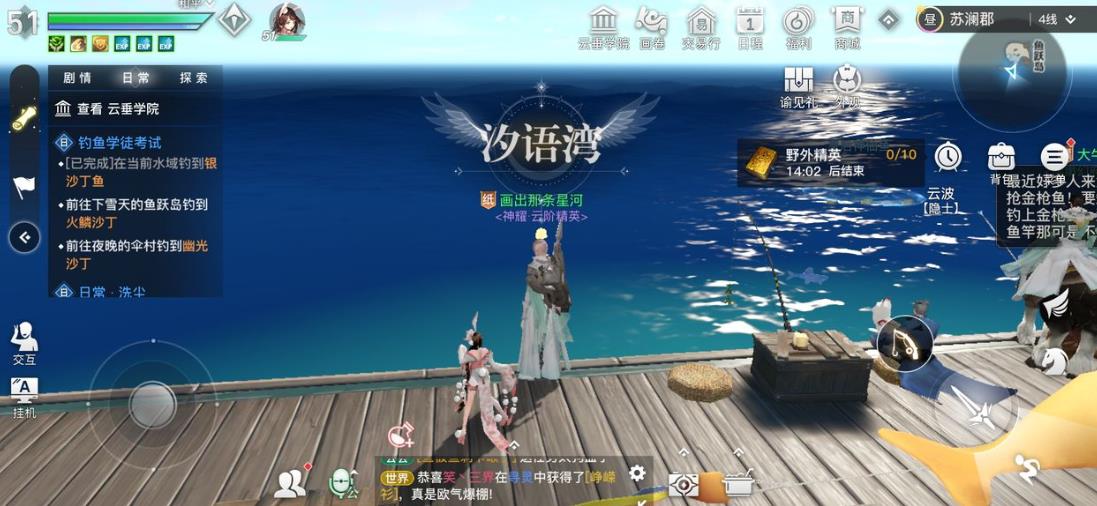Screen dimensions: 1097x506
Task: Open the 福利 rewards menu
Action: tap(798, 26)
